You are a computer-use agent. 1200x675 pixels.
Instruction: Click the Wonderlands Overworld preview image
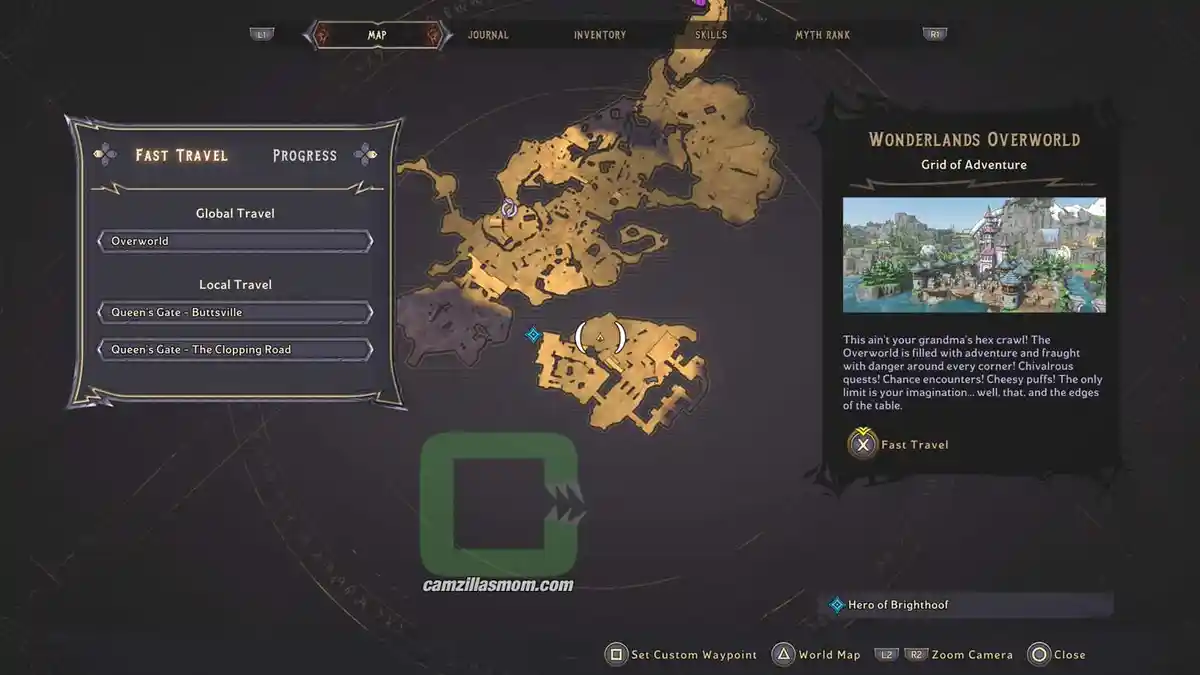point(974,255)
